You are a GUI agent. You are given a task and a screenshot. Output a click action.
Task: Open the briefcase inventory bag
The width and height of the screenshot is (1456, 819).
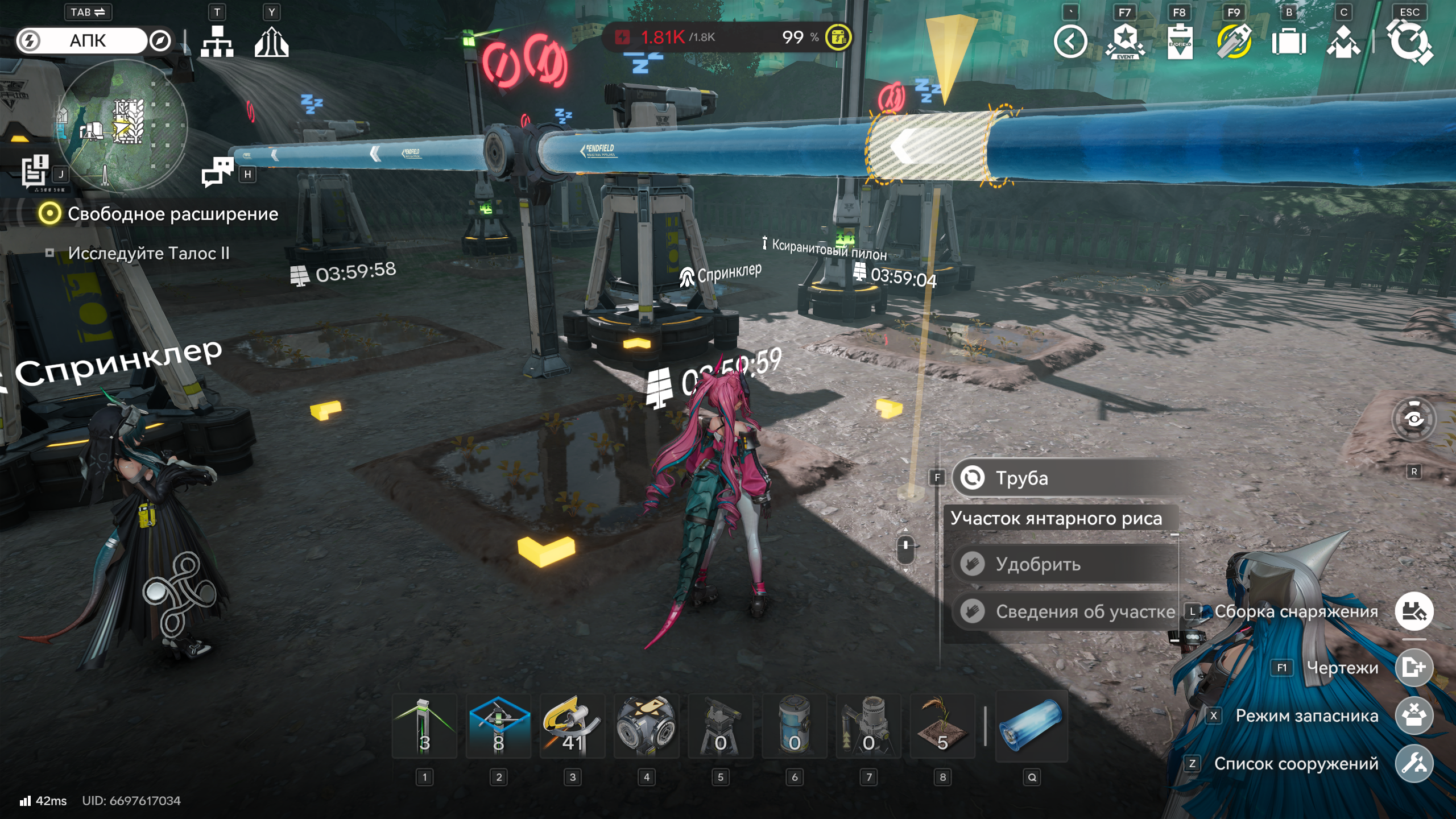click(1289, 42)
